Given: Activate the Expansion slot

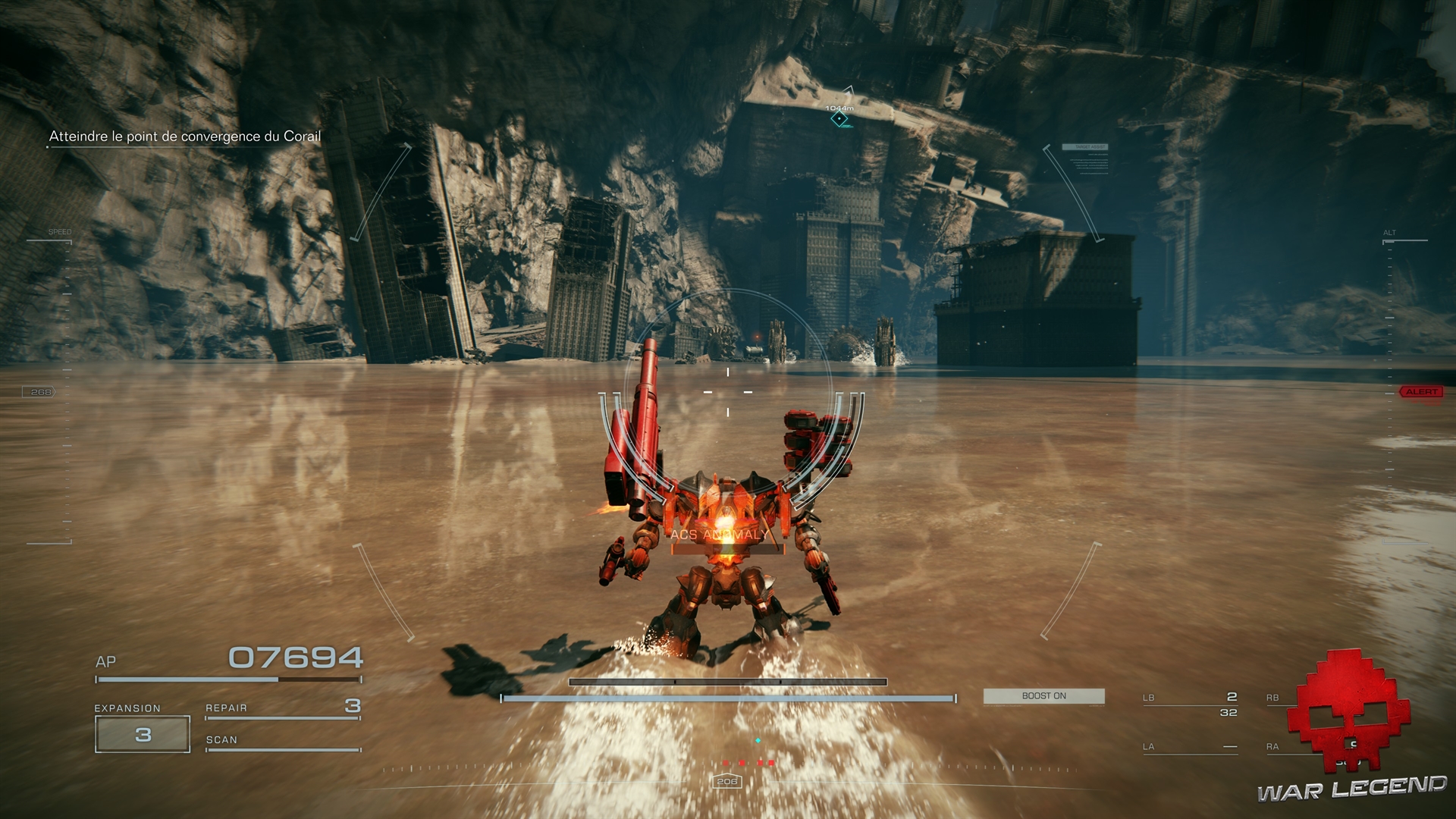Looking at the screenshot, I should 143,734.
